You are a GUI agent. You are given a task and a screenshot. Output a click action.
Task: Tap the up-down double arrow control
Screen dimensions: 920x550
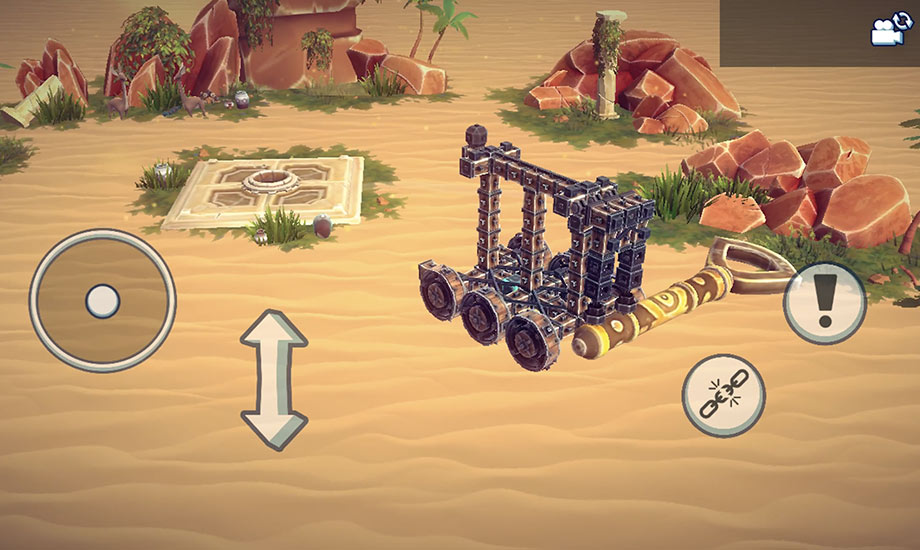click(273, 379)
